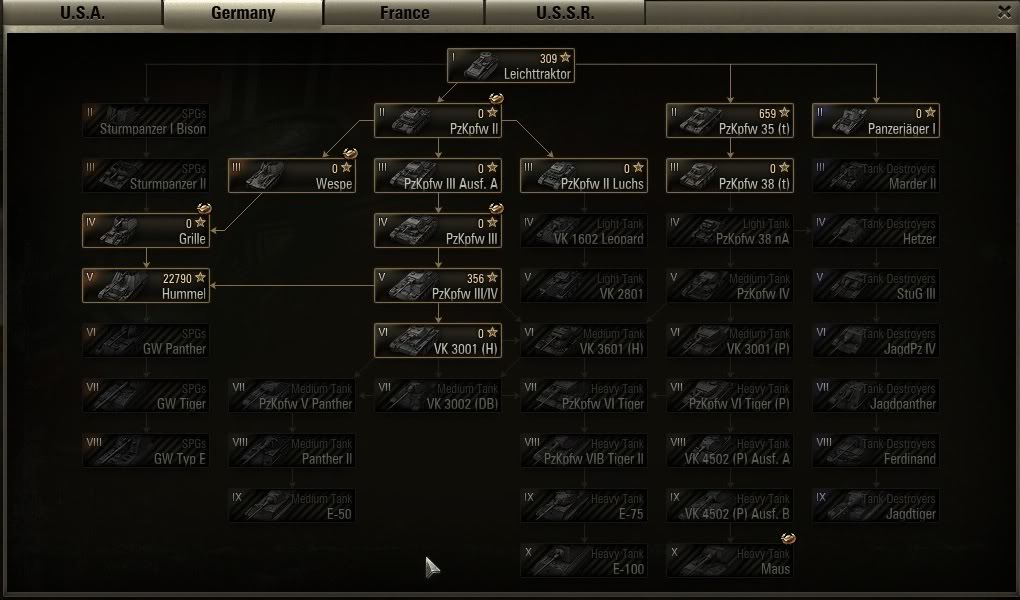The height and width of the screenshot is (600, 1020).
Task: Switch to the U.S.A. tech tree tab
Action: (82, 14)
